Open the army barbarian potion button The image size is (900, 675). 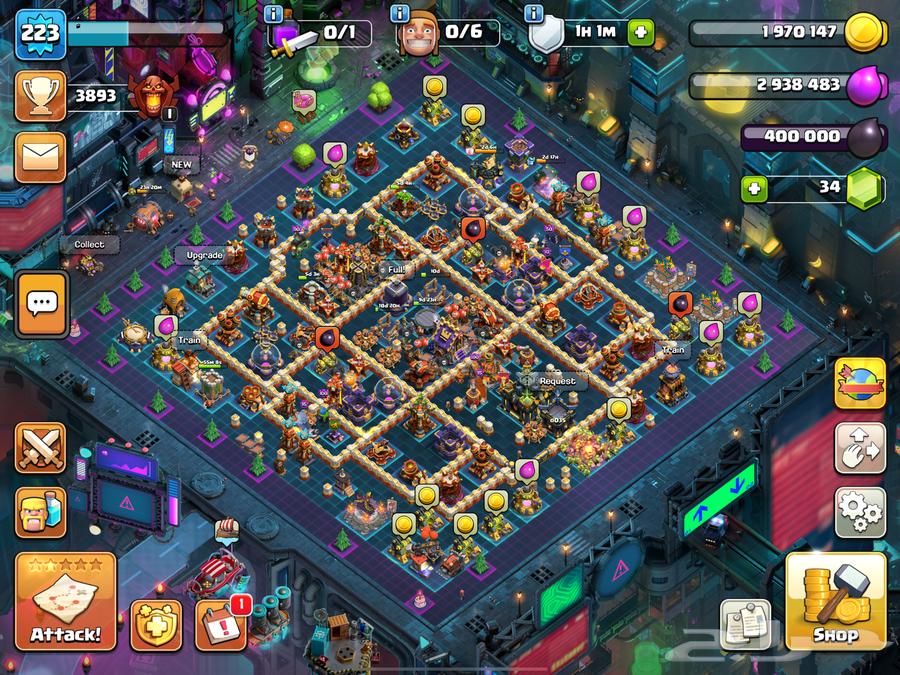coord(41,511)
